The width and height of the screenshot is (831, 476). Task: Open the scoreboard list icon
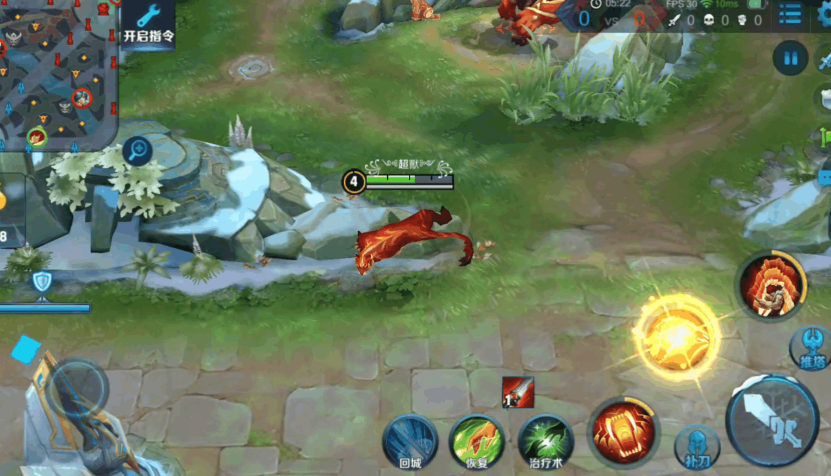pyautogui.click(x=790, y=14)
